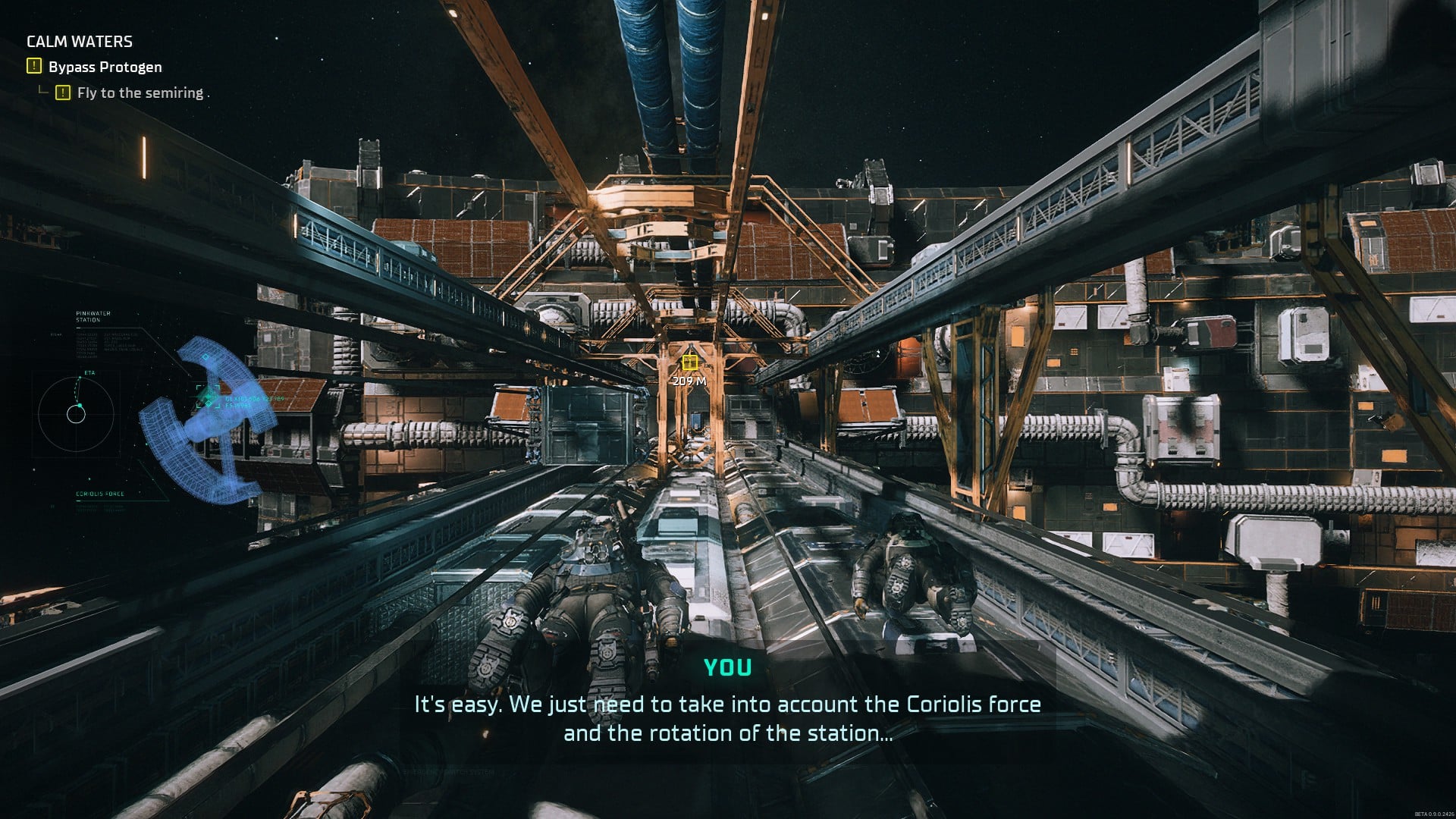1456x819 pixels.
Task: Toggle the Pinkwater Station info display
Action: tap(93, 316)
